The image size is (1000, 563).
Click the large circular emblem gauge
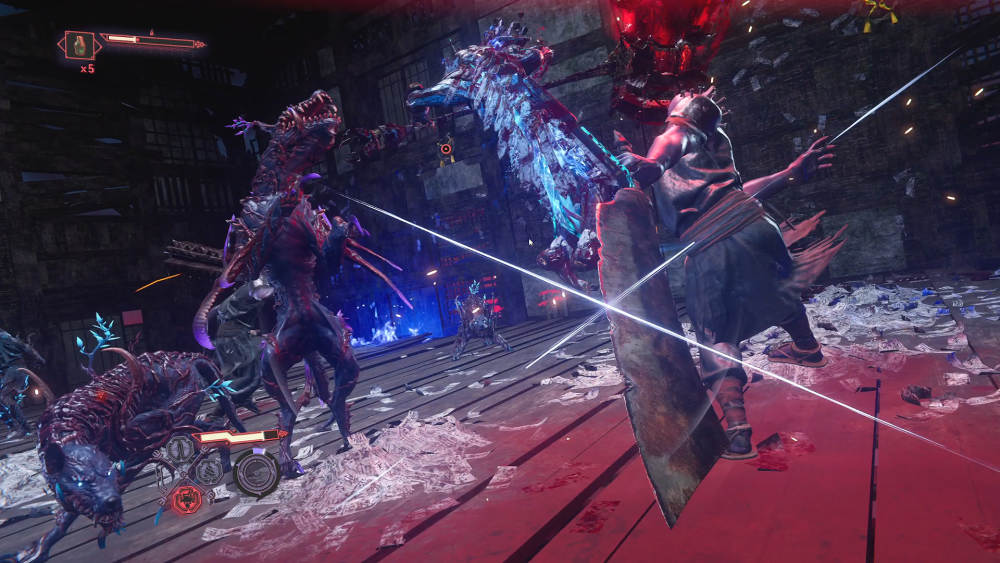(x=256, y=471)
